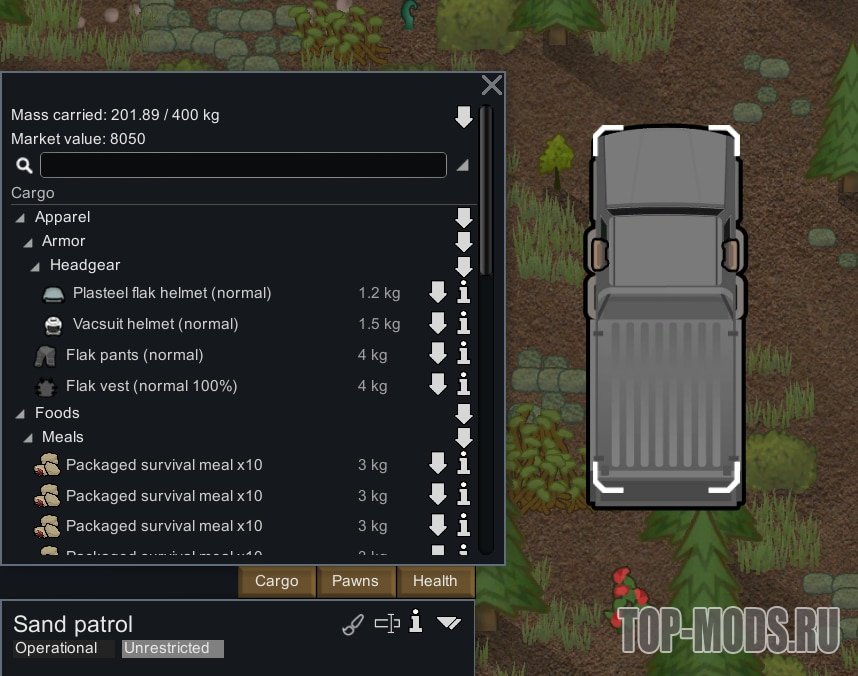Collapse the Foods category
This screenshot has height=676, width=858.
click(x=21, y=413)
